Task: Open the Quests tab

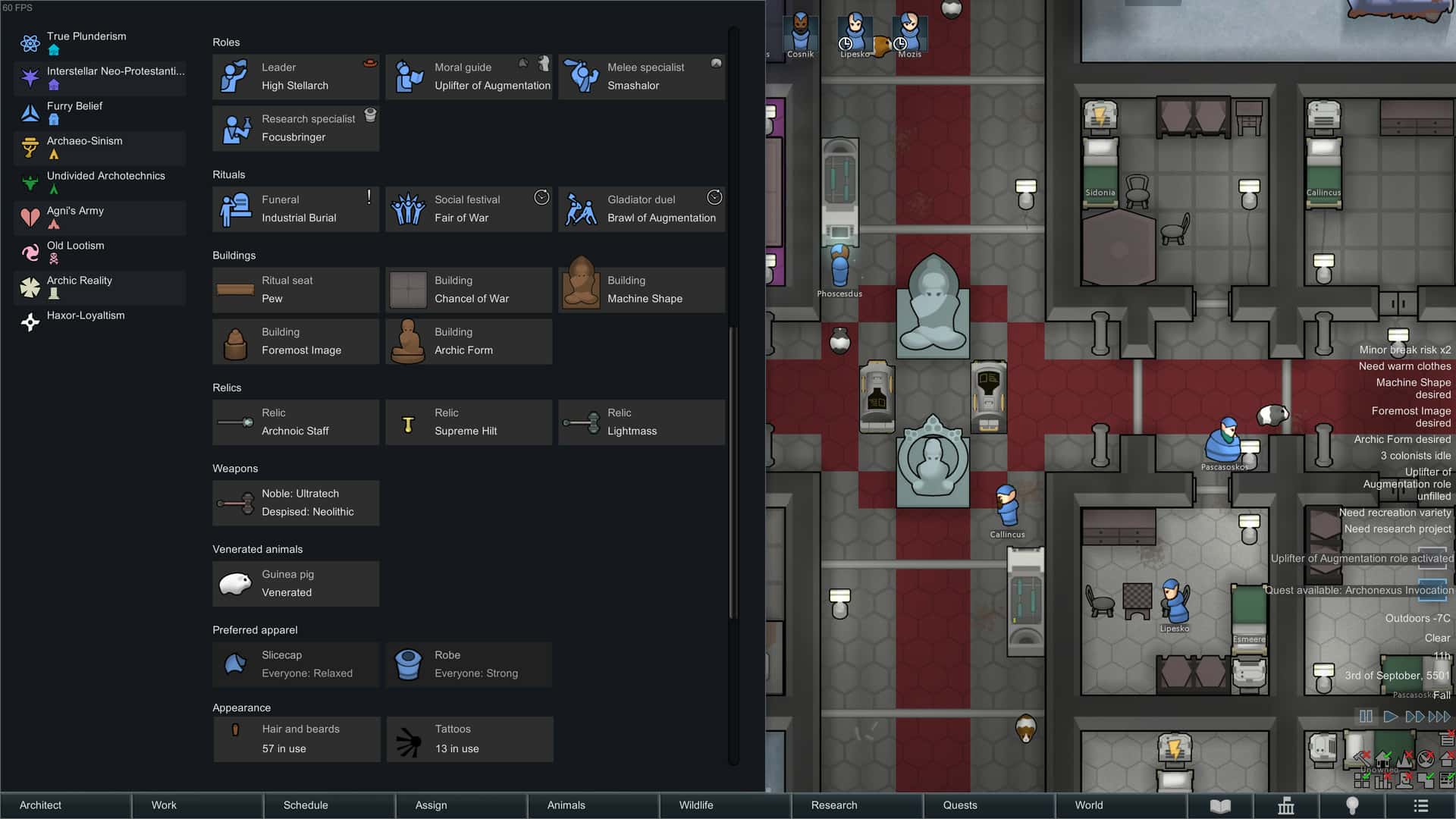Action: point(959,805)
